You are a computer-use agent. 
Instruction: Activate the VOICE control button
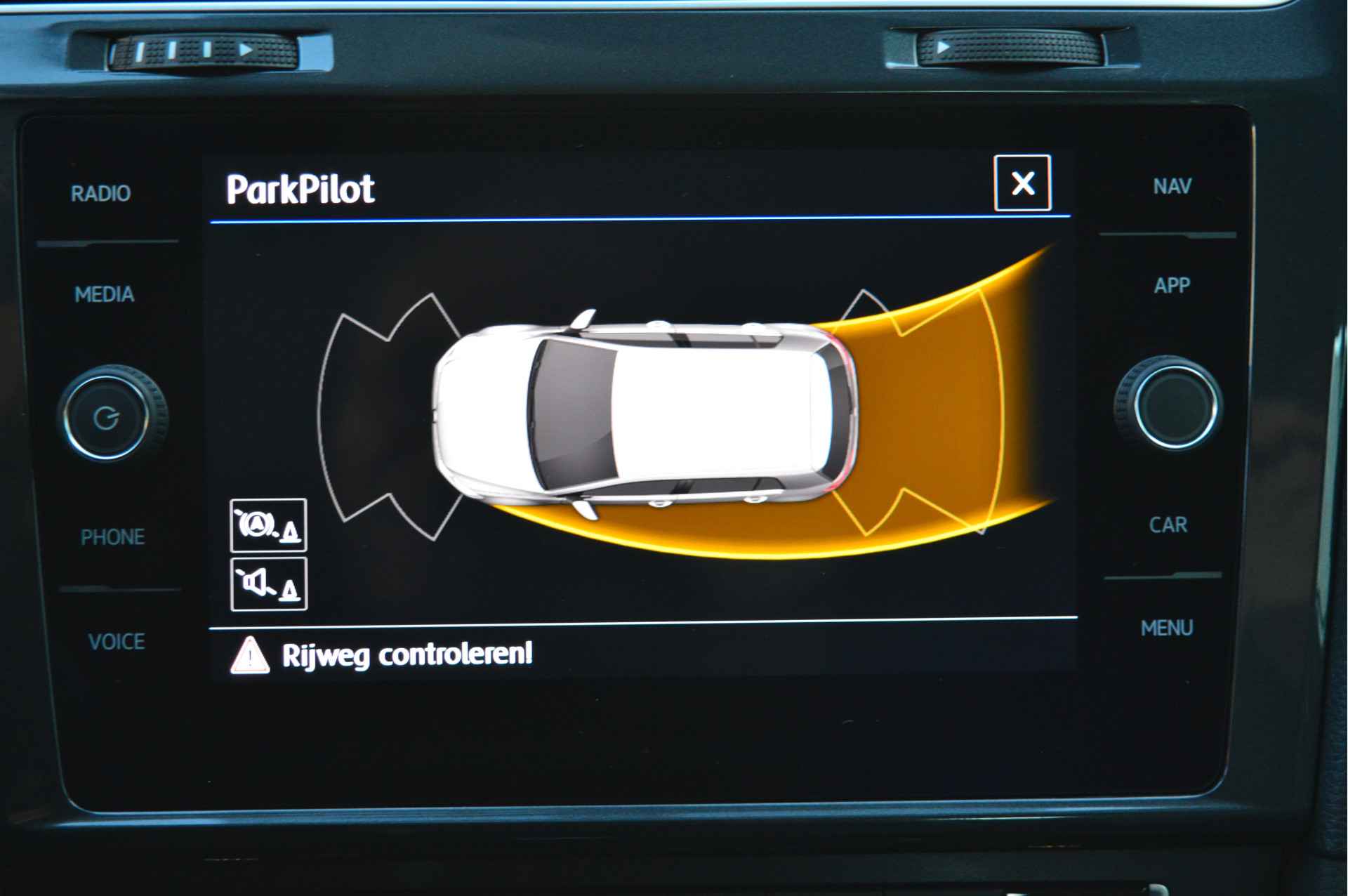pyautogui.click(x=117, y=641)
